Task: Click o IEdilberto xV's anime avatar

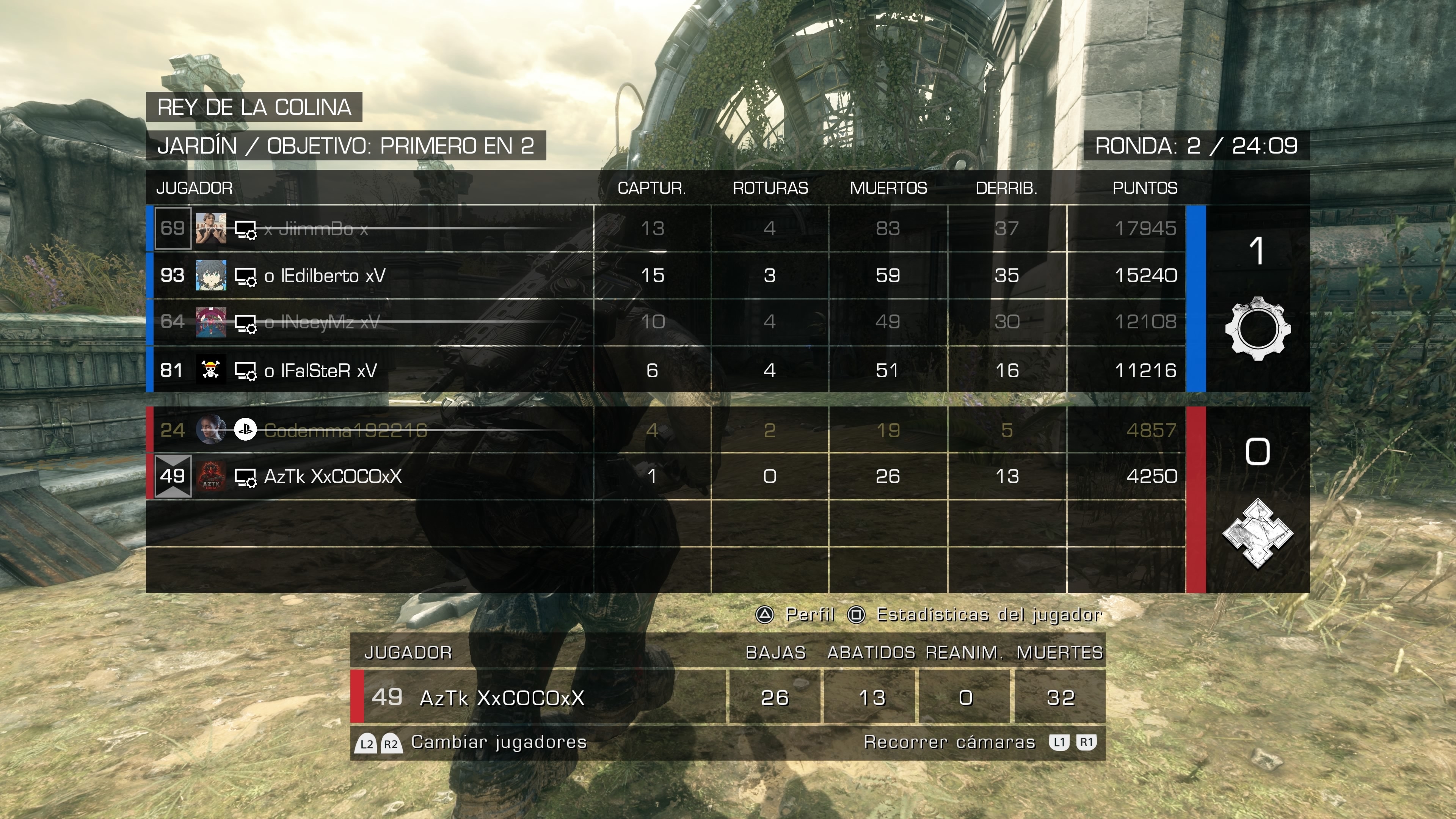Action: (211, 276)
